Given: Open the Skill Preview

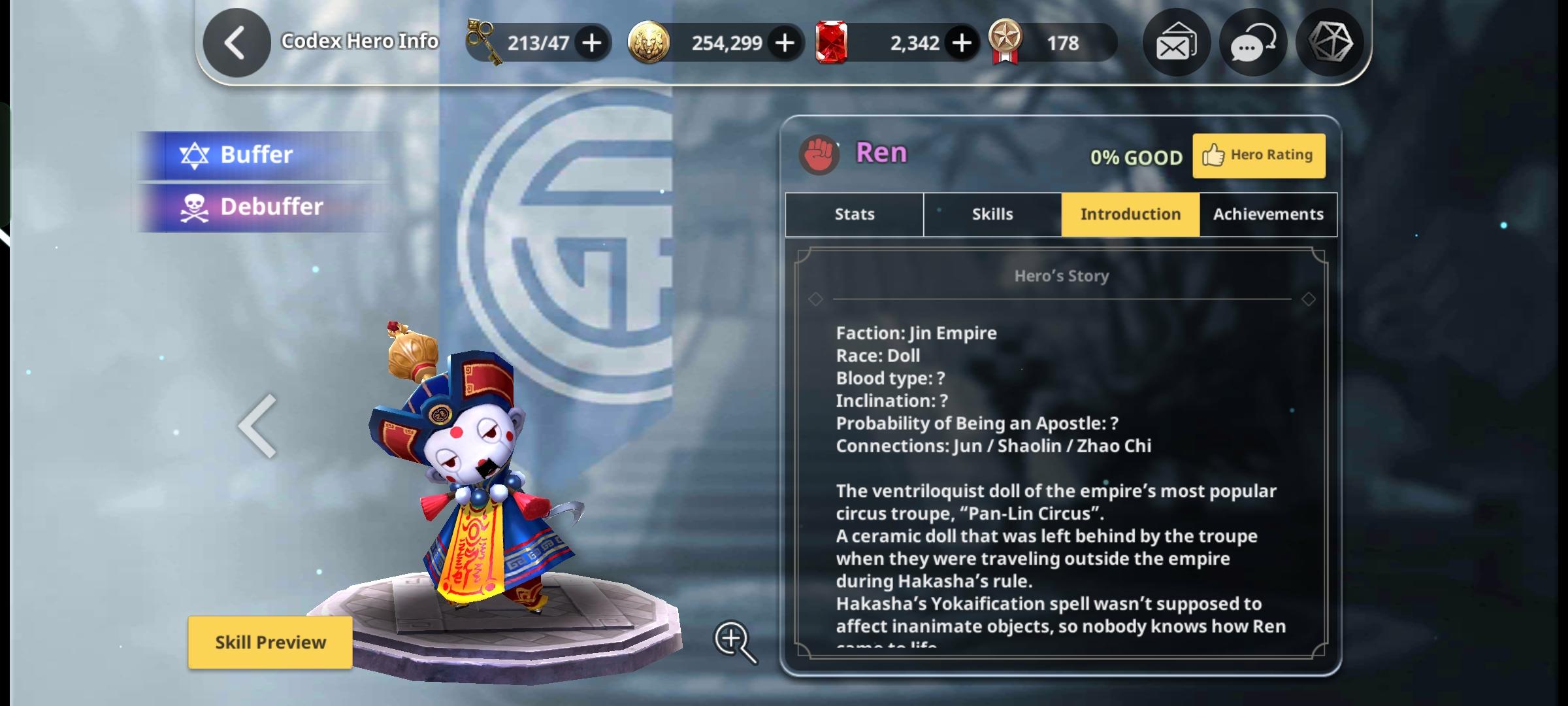Looking at the screenshot, I should pos(270,642).
